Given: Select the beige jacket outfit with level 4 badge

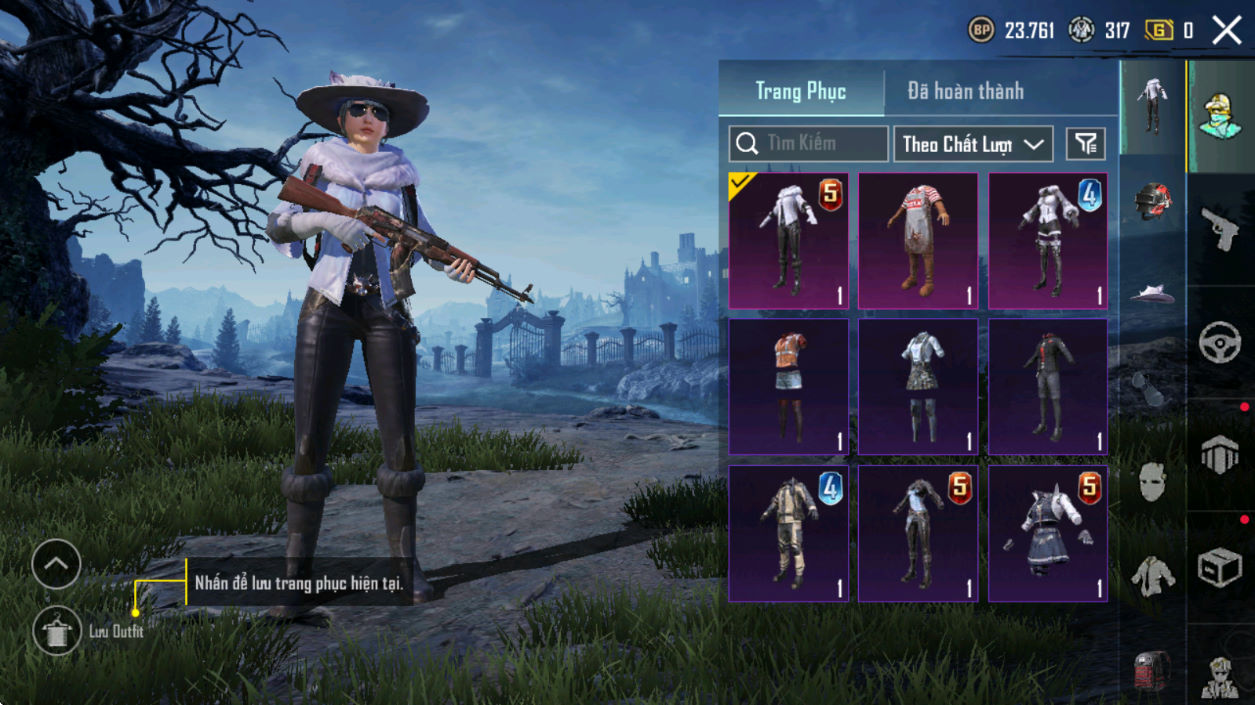Looking at the screenshot, I should pos(788,533).
